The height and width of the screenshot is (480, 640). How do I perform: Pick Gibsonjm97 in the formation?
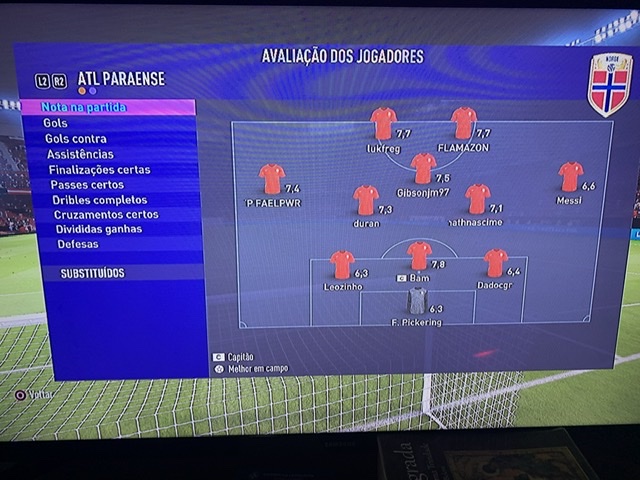click(424, 167)
